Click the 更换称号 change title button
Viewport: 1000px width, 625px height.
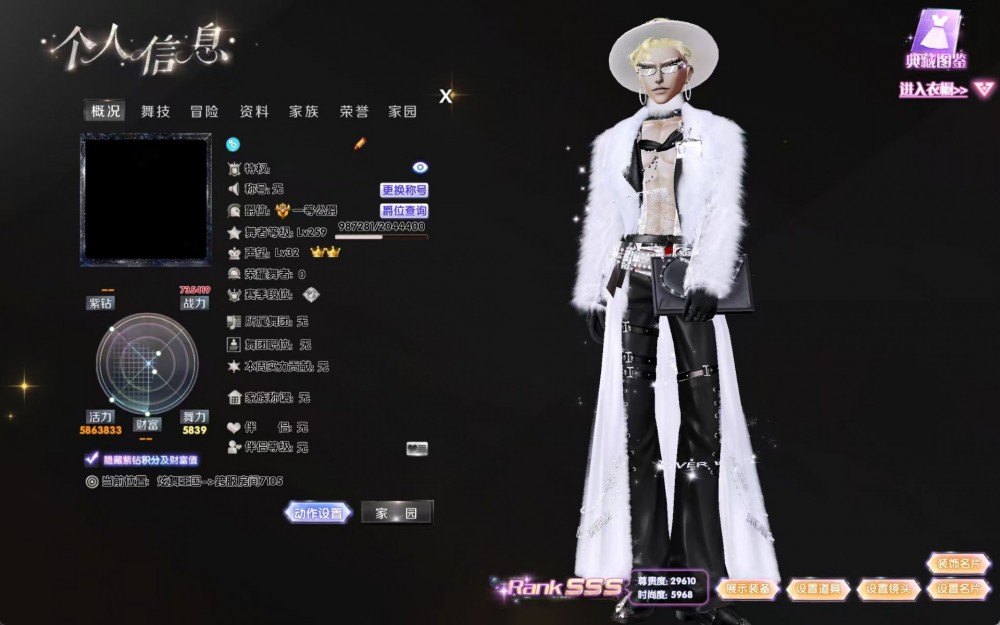point(404,190)
